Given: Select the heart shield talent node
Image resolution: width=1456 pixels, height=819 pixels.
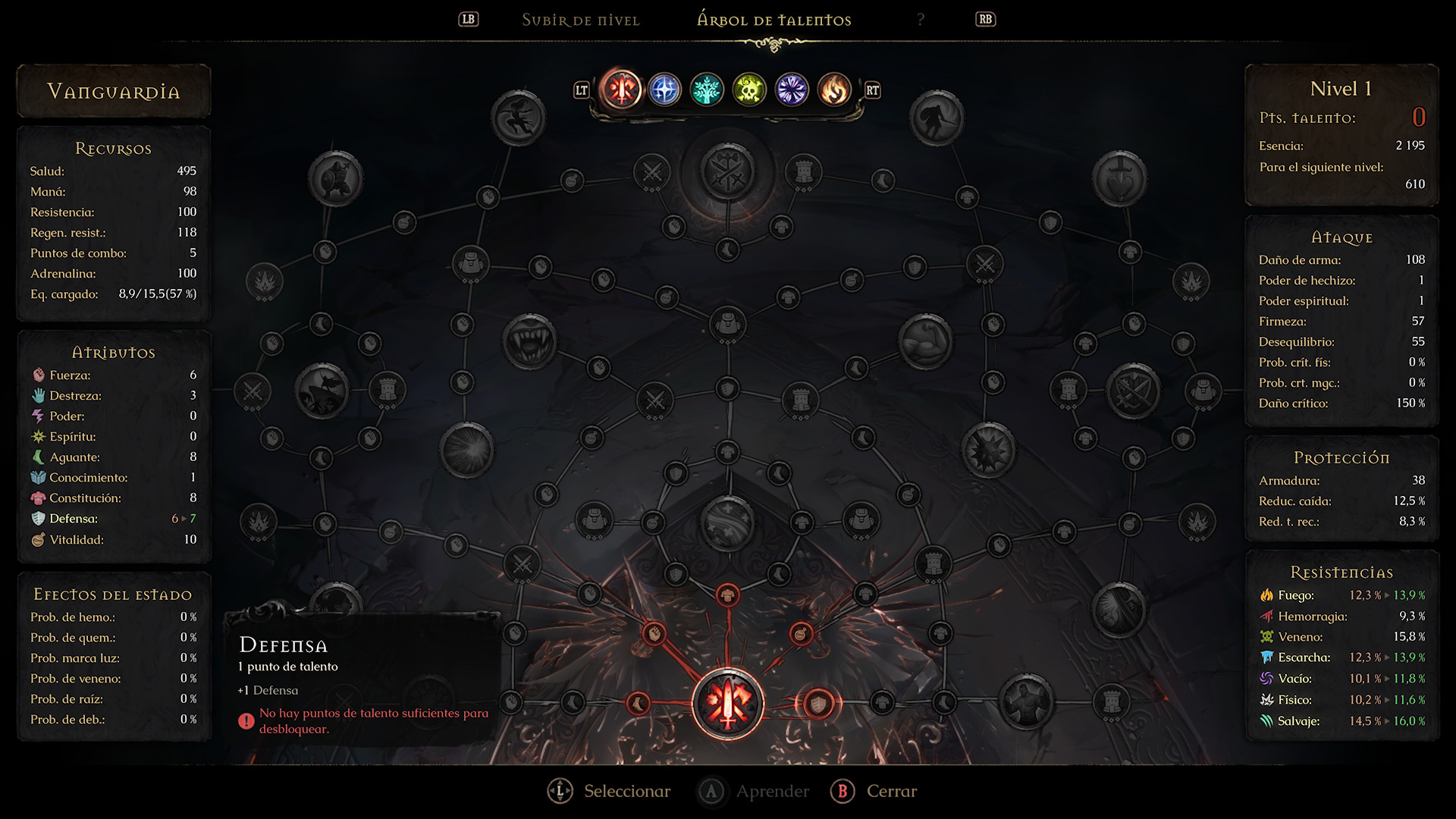Looking at the screenshot, I should pos(1119,178).
